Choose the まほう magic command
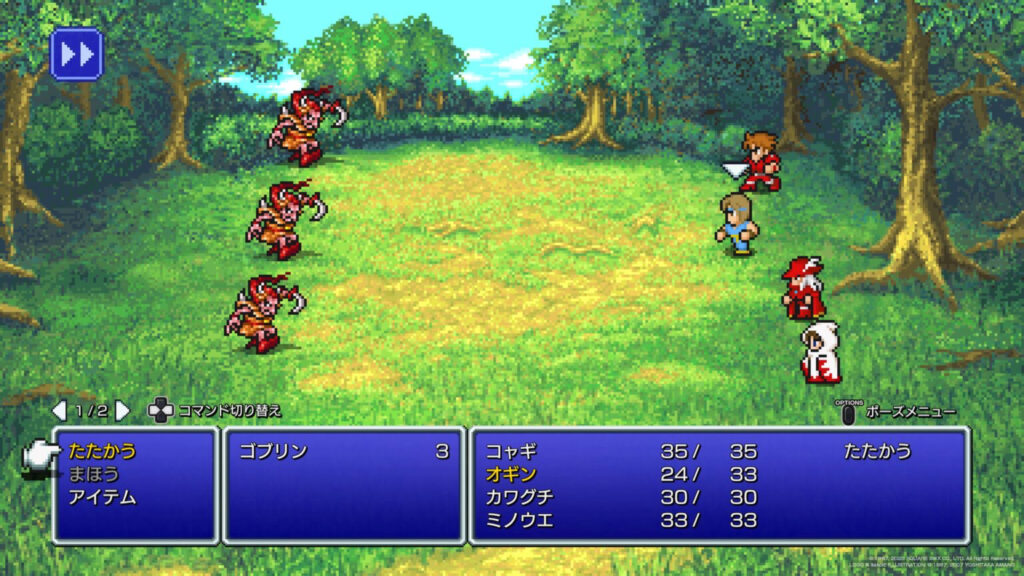The width and height of the screenshot is (1024, 576). pyautogui.click(x=95, y=474)
